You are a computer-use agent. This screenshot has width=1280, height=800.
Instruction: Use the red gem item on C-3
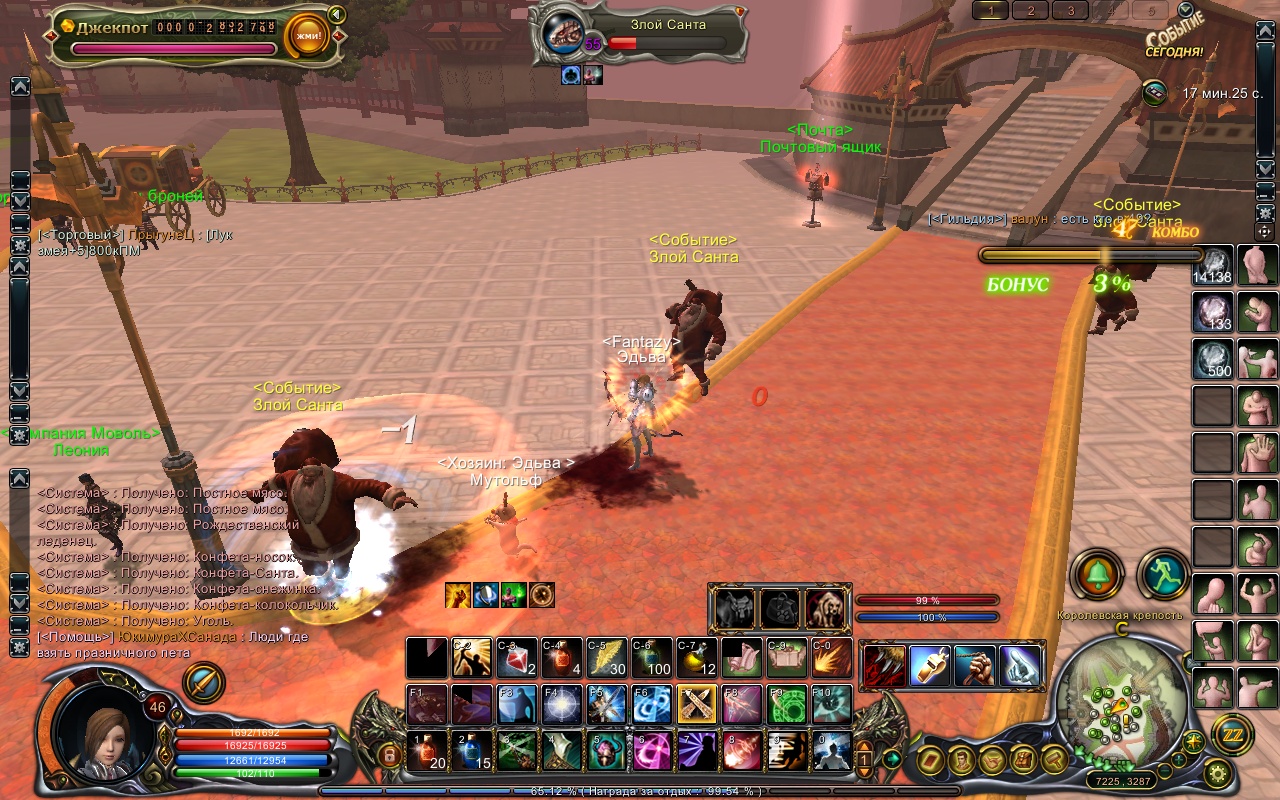(x=515, y=658)
